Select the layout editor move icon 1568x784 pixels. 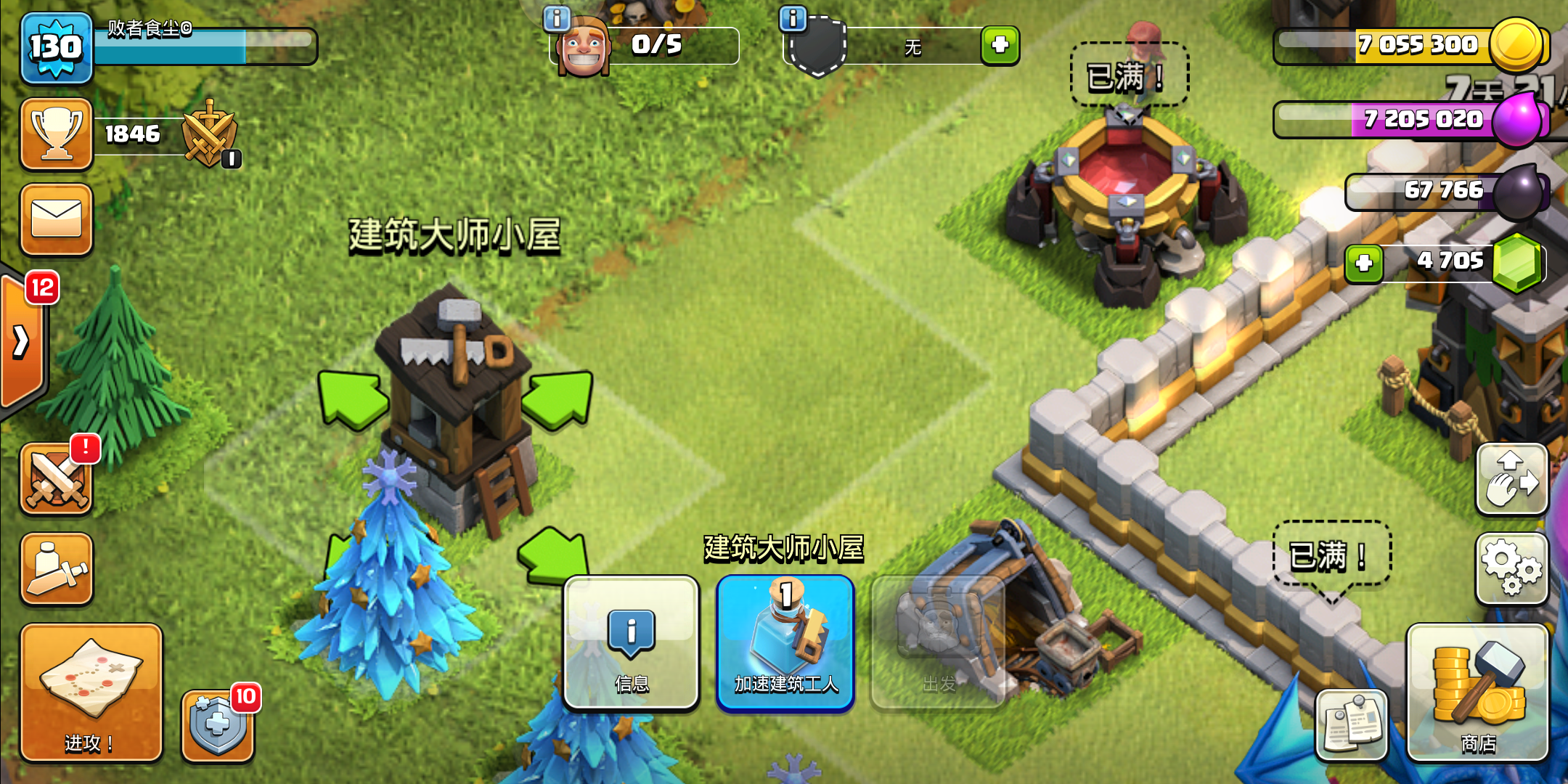pyautogui.click(x=1512, y=479)
